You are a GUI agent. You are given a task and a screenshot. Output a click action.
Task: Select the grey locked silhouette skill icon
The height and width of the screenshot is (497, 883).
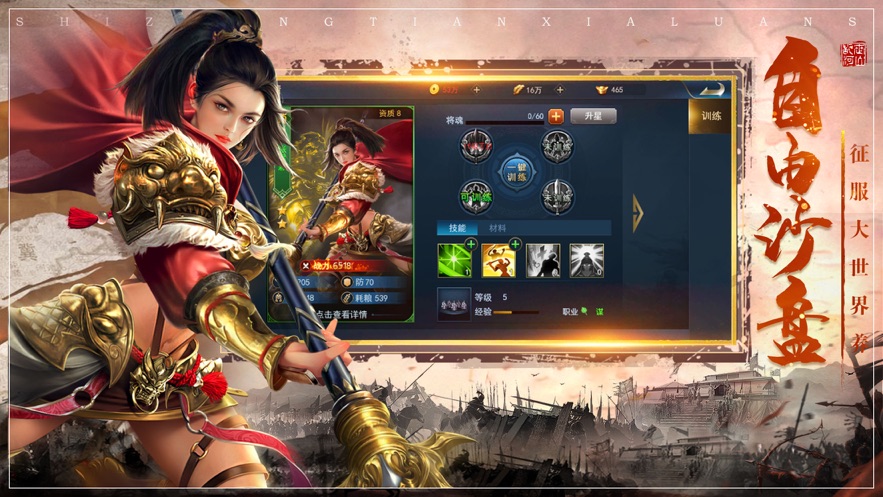(x=543, y=260)
